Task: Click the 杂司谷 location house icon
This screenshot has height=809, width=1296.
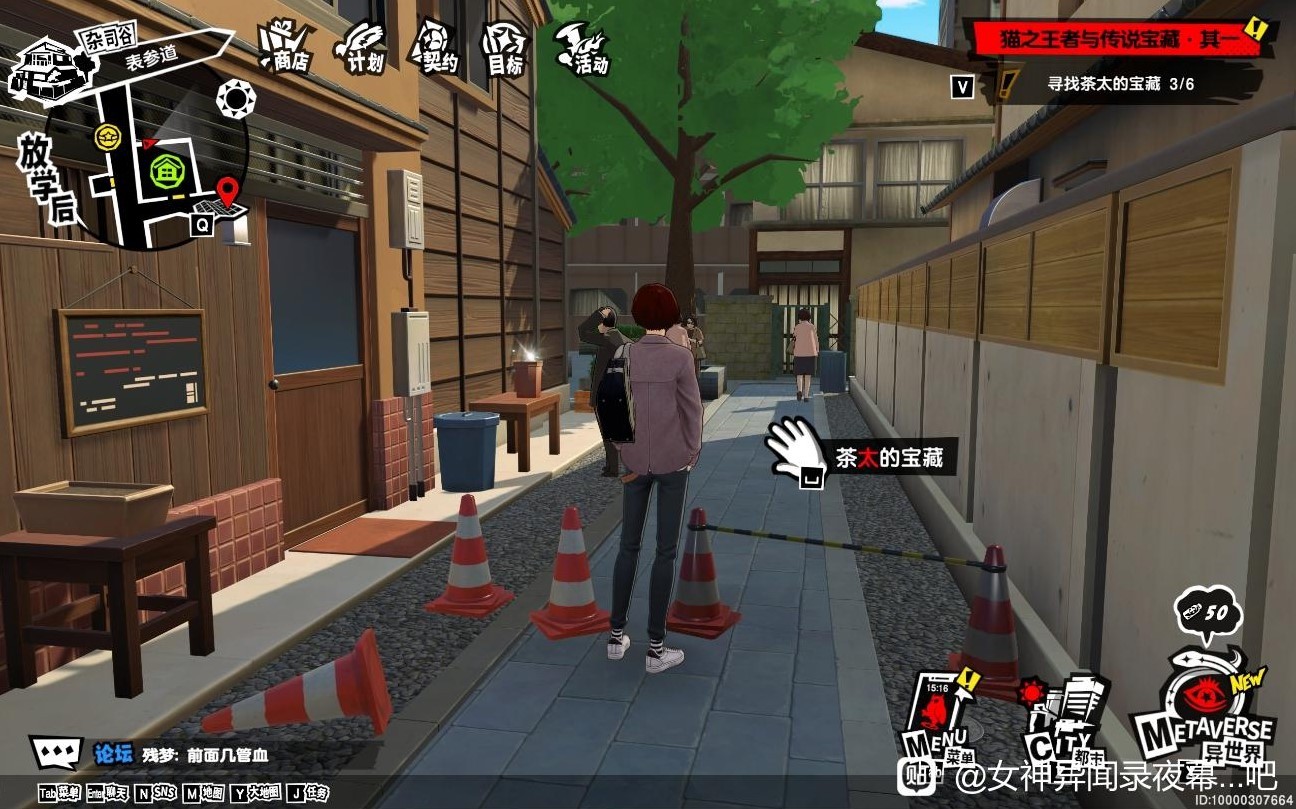Action: (x=40, y=68)
